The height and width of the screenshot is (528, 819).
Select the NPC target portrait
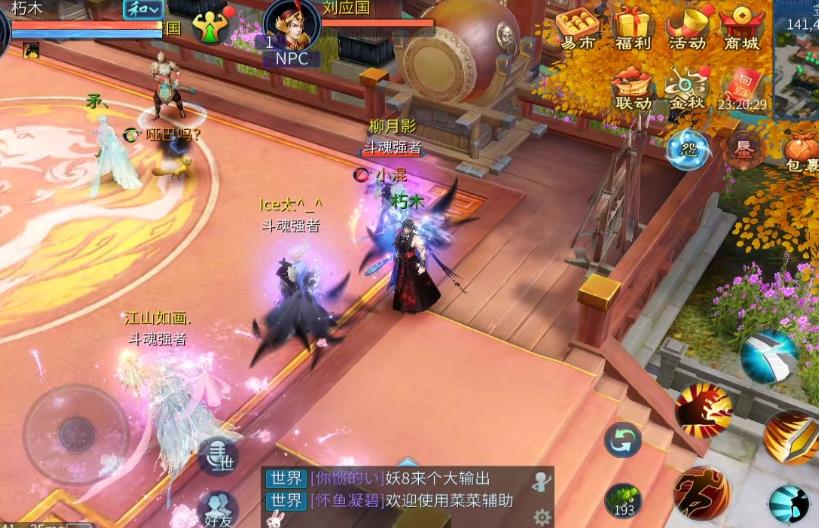(292, 27)
